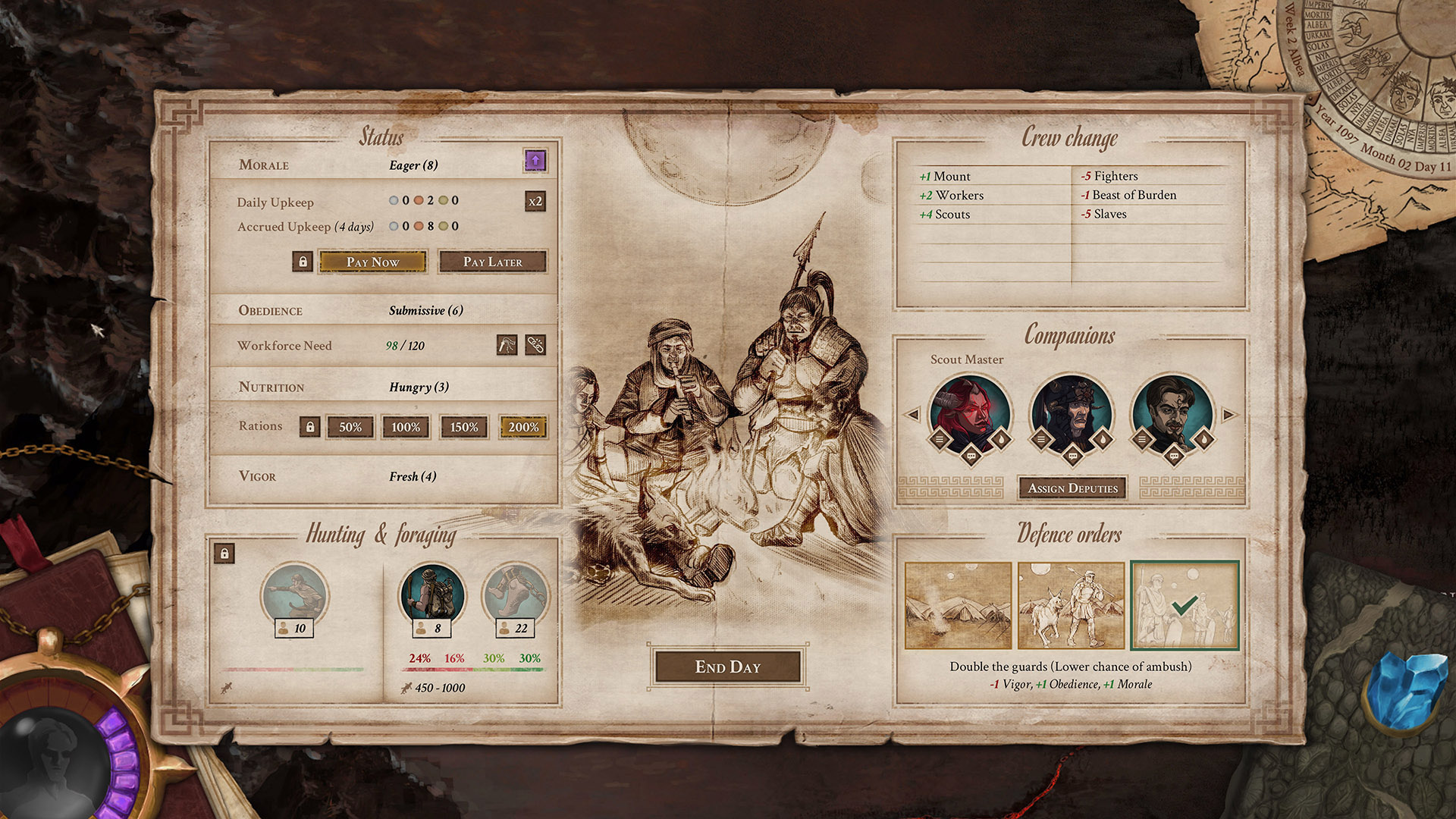The width and height of the screenshot is (1456, 819).
Task: Toggle the upkeep payment lock
Action: [x=303, y=262]
